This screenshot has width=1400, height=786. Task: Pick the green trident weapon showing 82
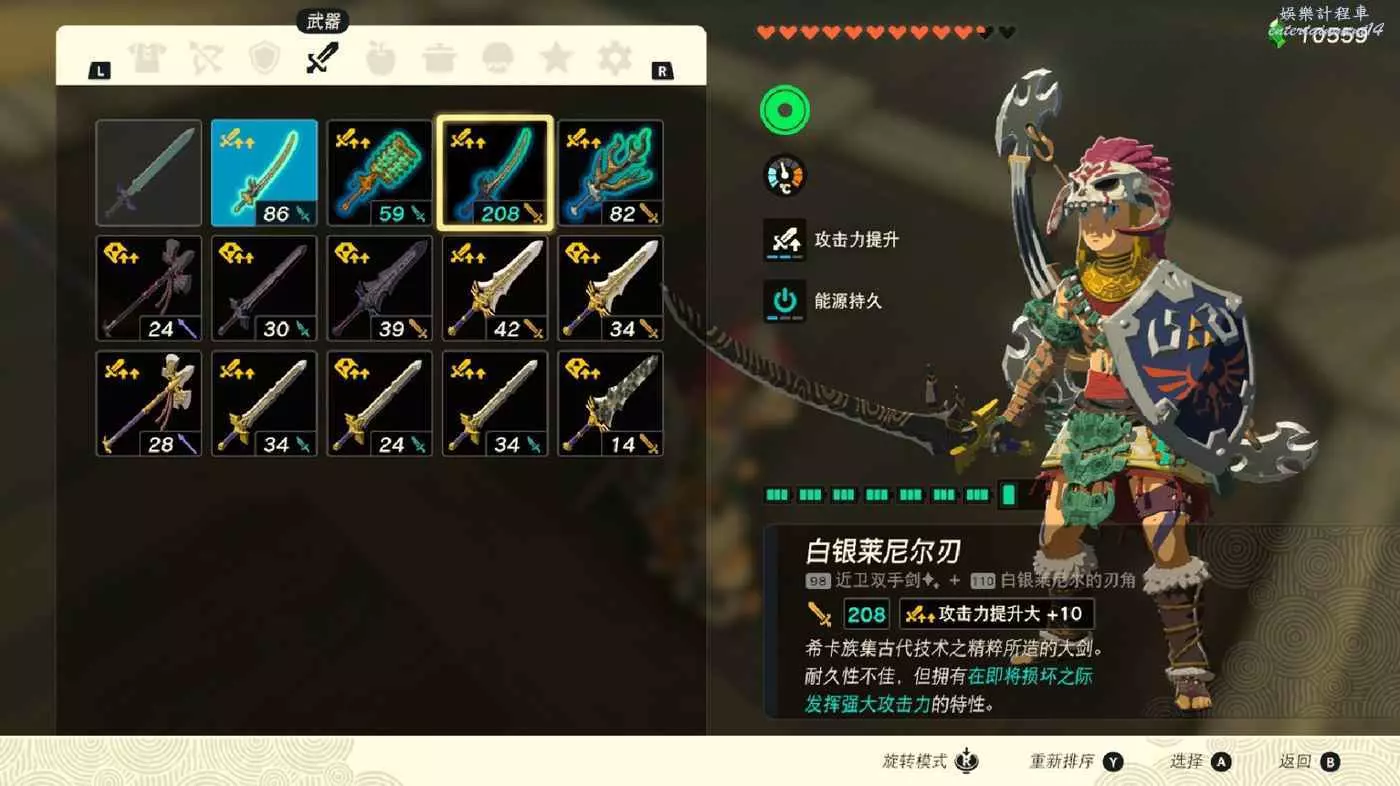(x=610, y=173)
